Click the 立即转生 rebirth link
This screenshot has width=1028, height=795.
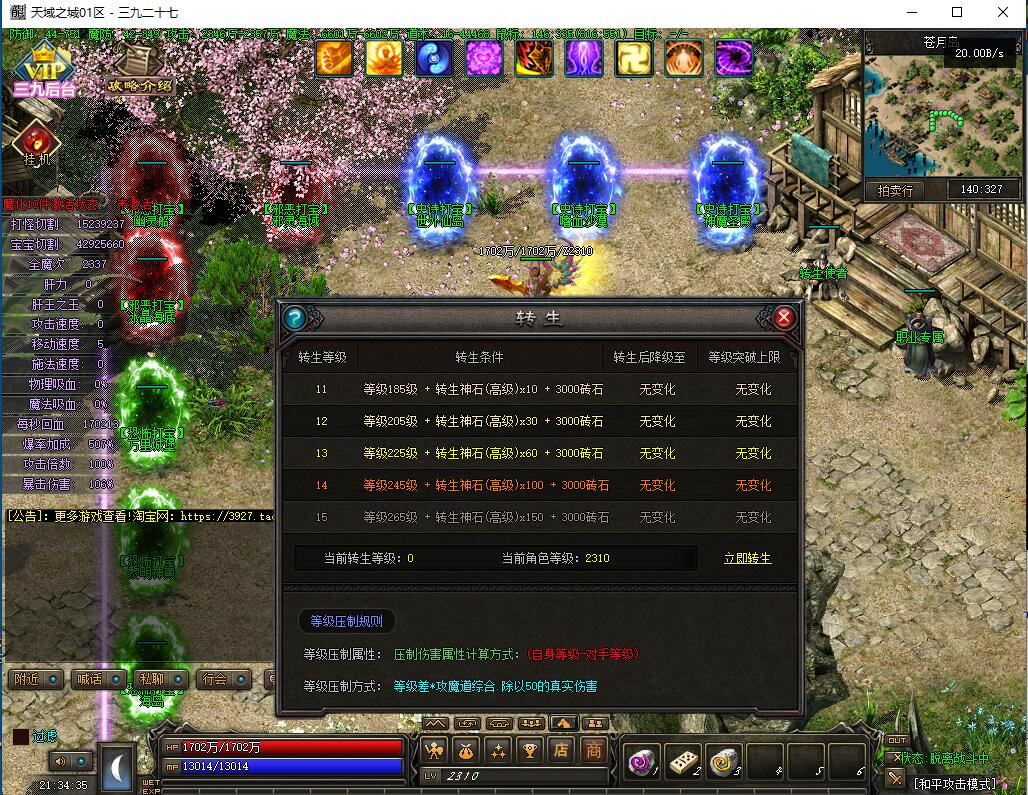747,558
